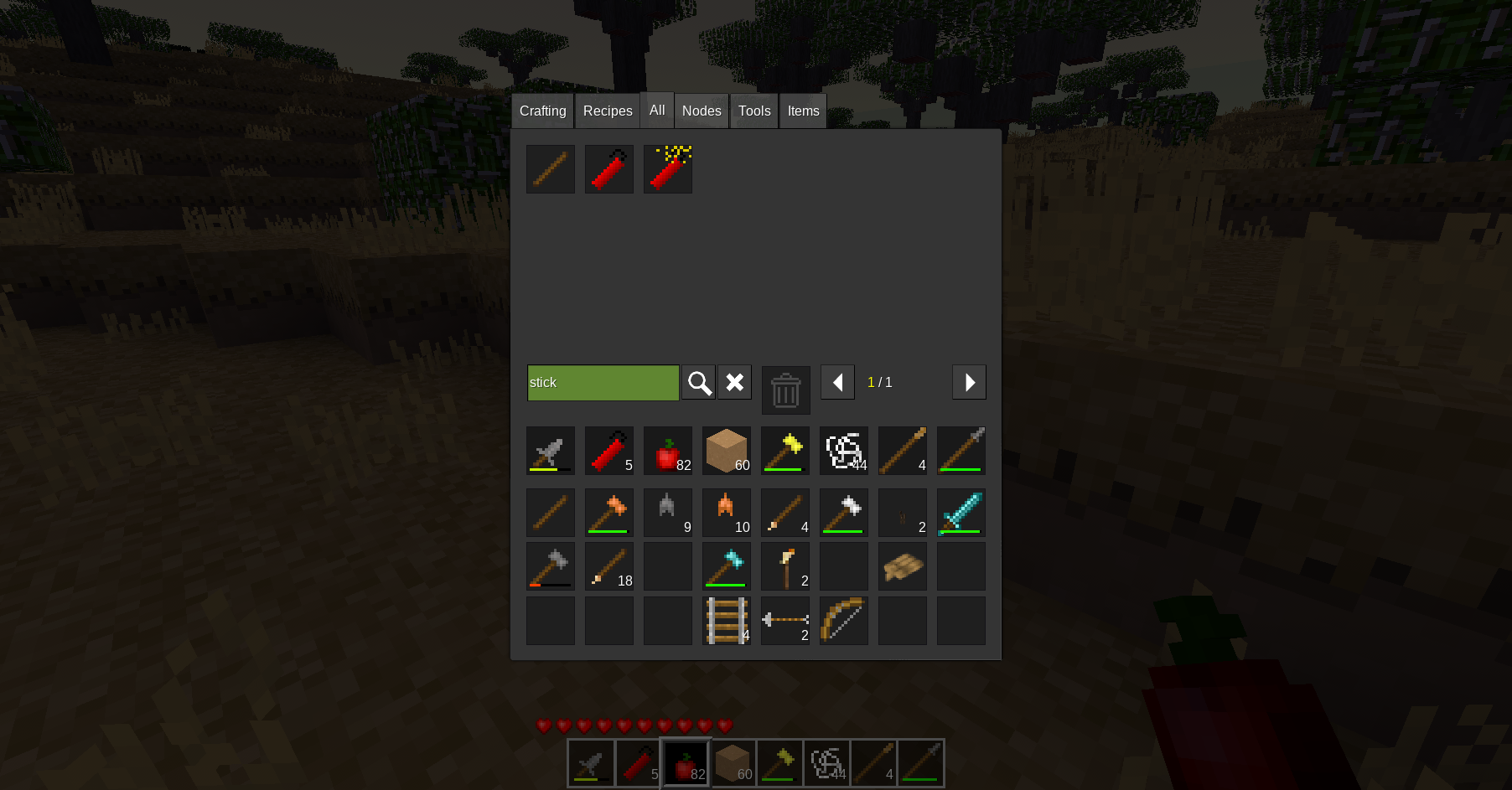The width and height of the screenshot is (1512, 790).
Task: Select the apple stack of 82
Action: [668, 452]
